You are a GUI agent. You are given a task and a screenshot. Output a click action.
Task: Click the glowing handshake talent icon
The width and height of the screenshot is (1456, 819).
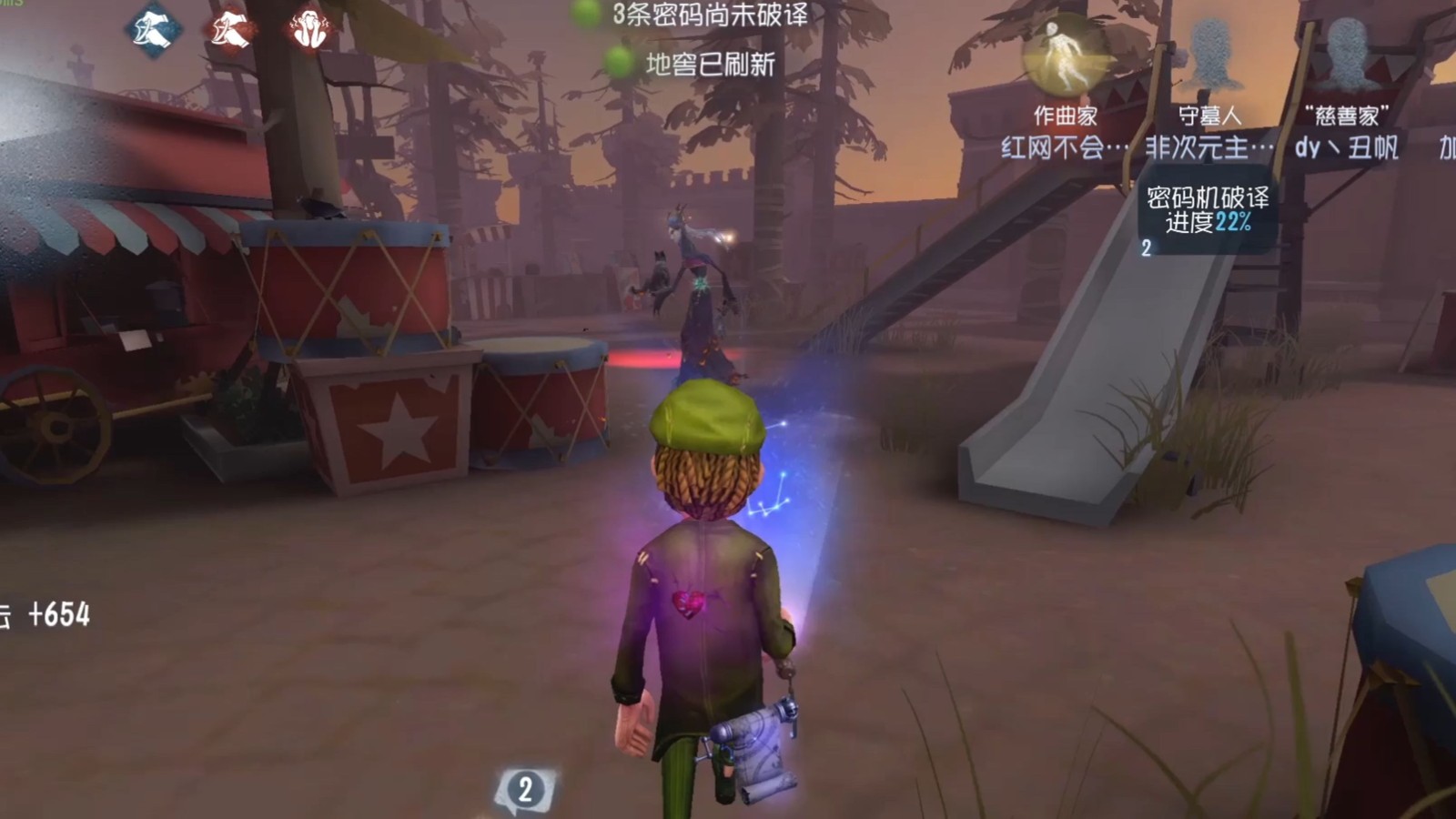227,27
